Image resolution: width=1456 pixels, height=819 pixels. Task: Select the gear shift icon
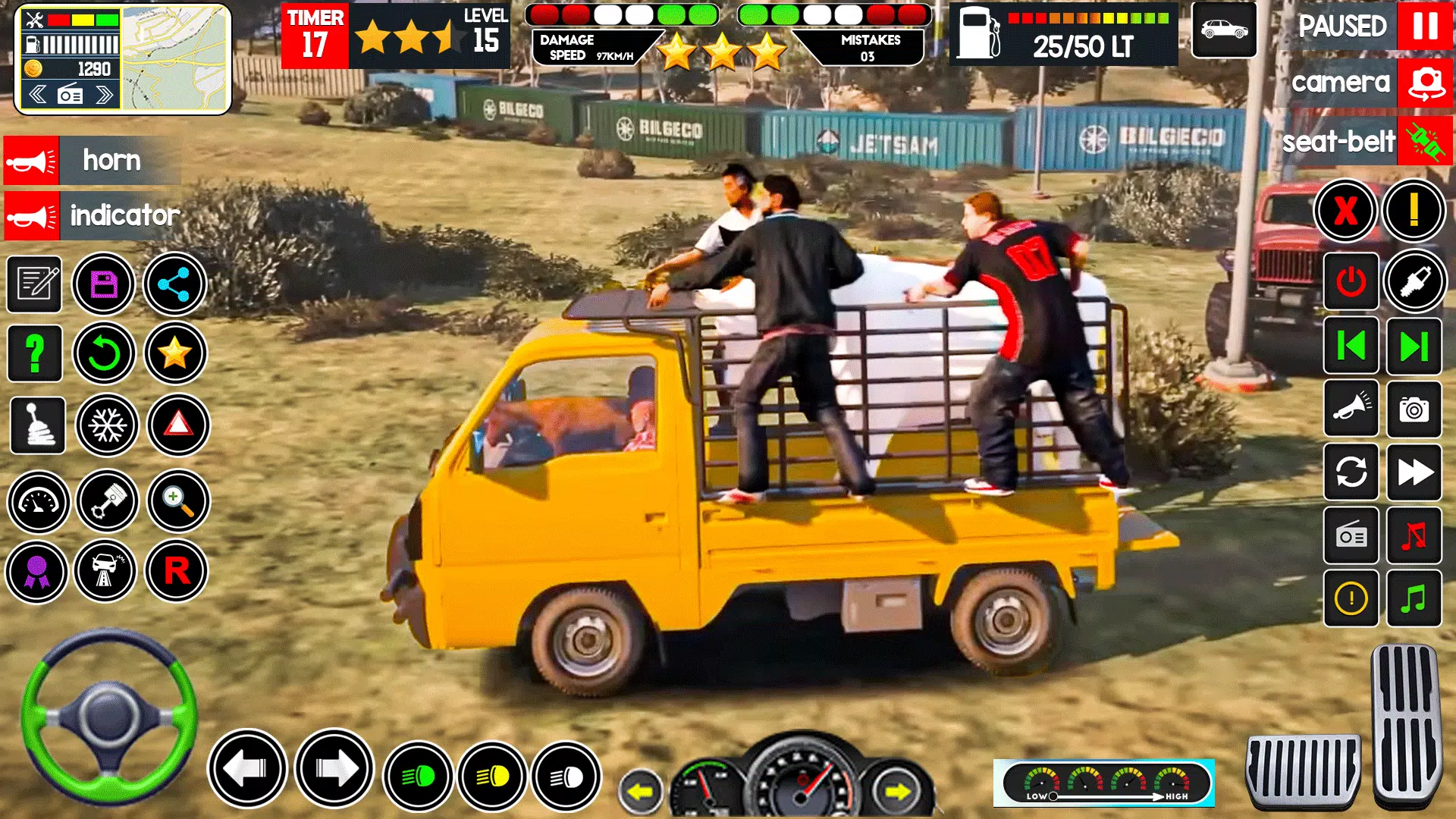click(36, 426)
